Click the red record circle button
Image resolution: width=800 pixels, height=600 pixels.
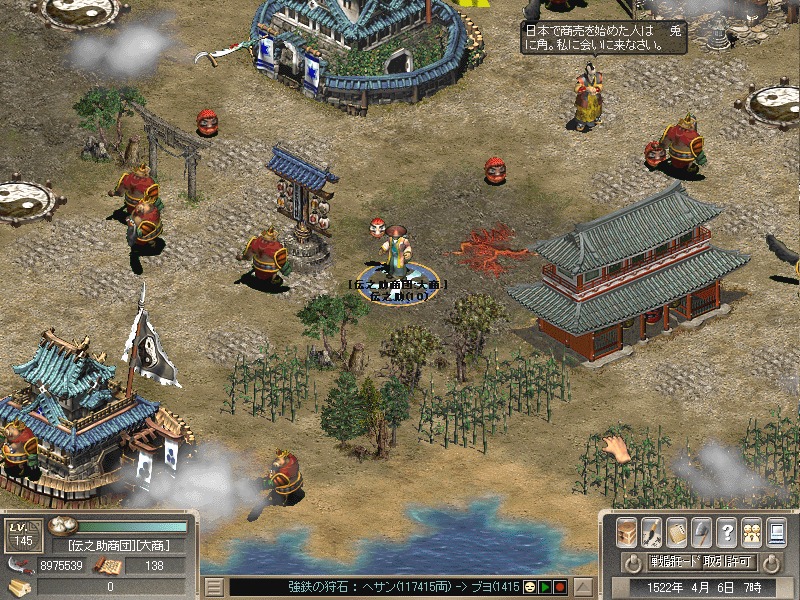coord(560,587)
